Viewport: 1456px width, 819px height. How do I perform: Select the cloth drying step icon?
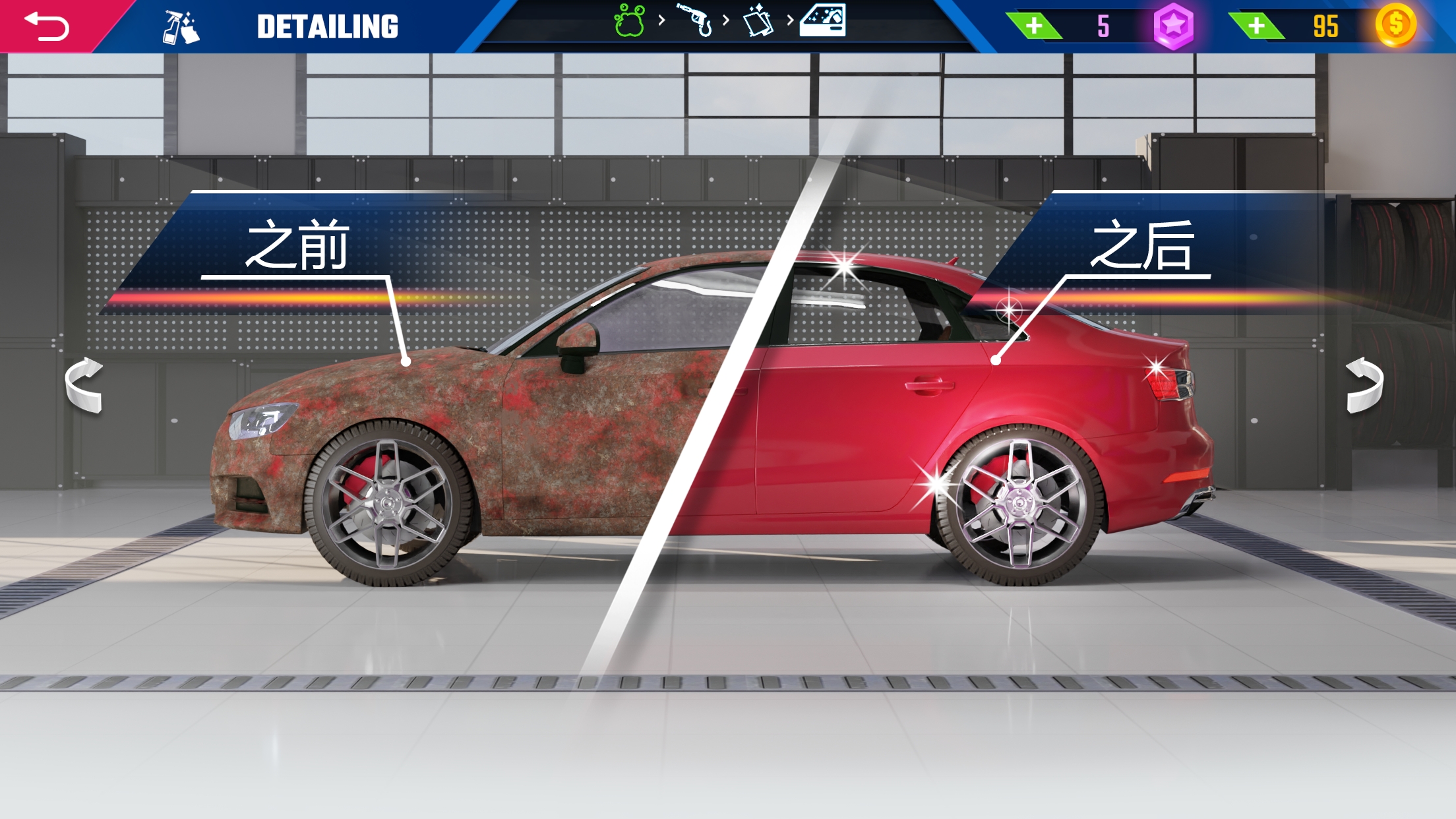click(x=758, y=21)
